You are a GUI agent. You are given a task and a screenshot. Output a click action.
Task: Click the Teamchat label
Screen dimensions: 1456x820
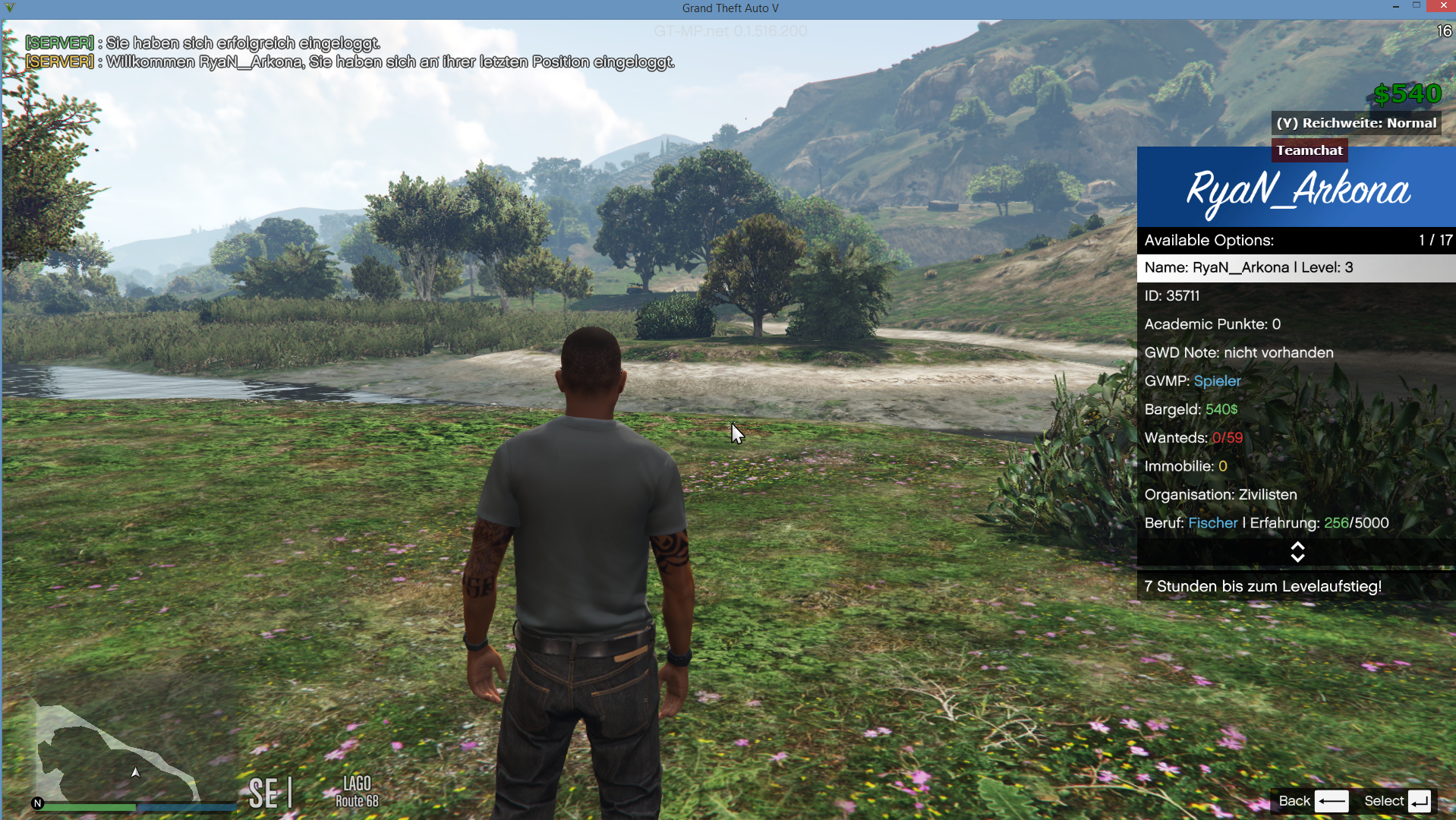pos(1309,150)
